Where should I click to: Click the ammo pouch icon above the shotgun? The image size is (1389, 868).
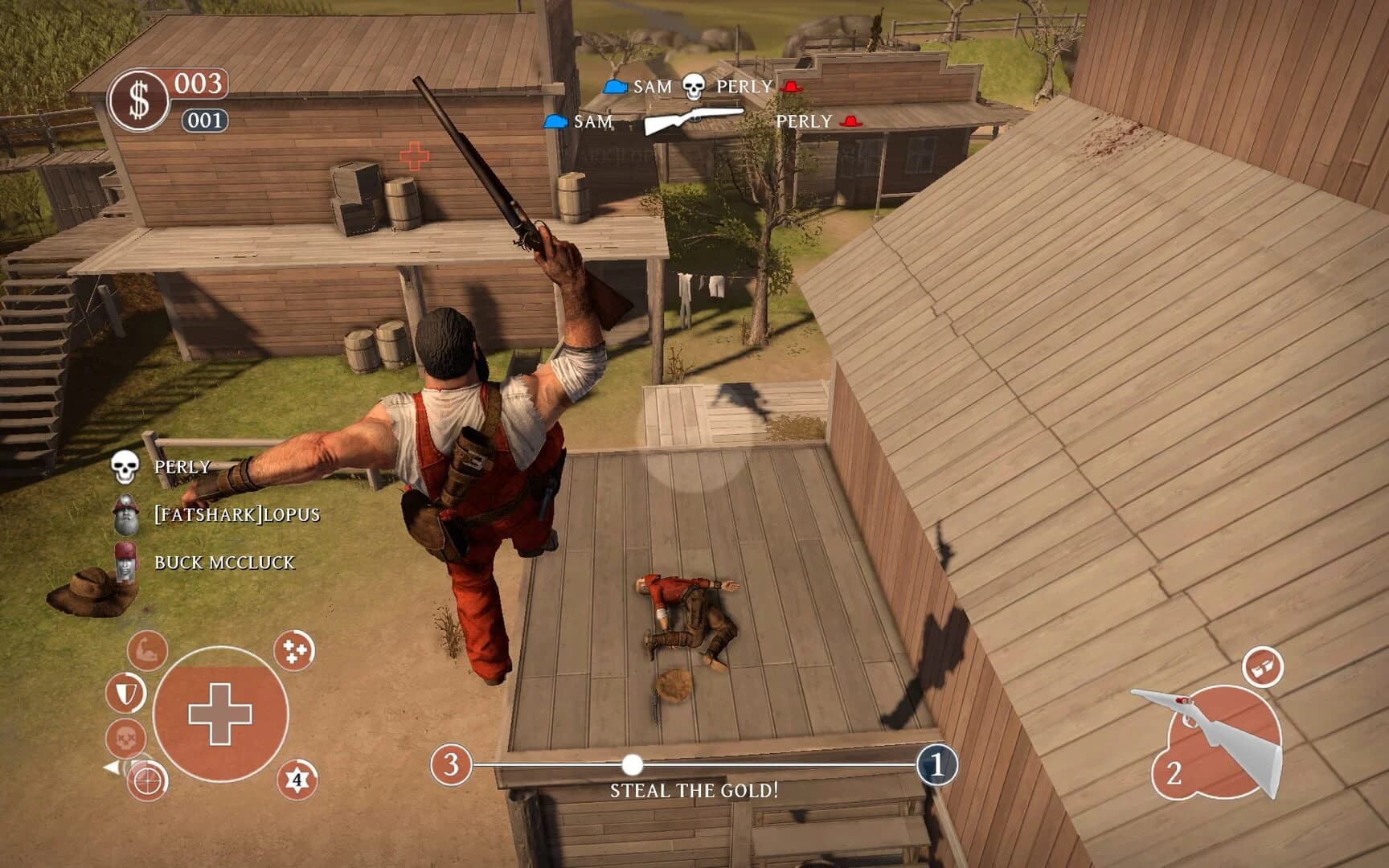click(1263, 668)
